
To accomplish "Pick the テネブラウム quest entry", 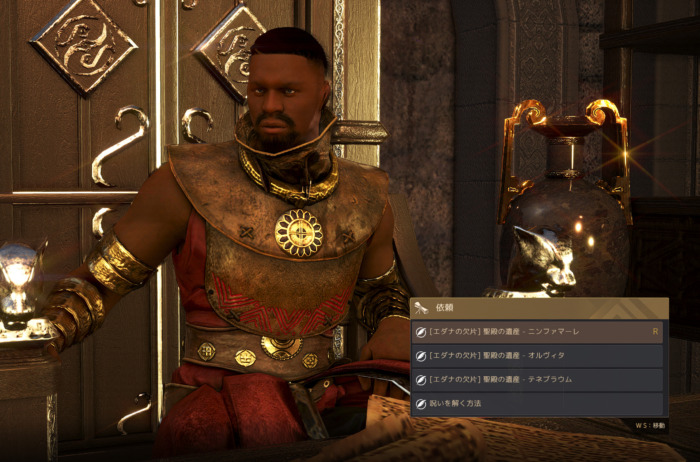I will 538,380.
